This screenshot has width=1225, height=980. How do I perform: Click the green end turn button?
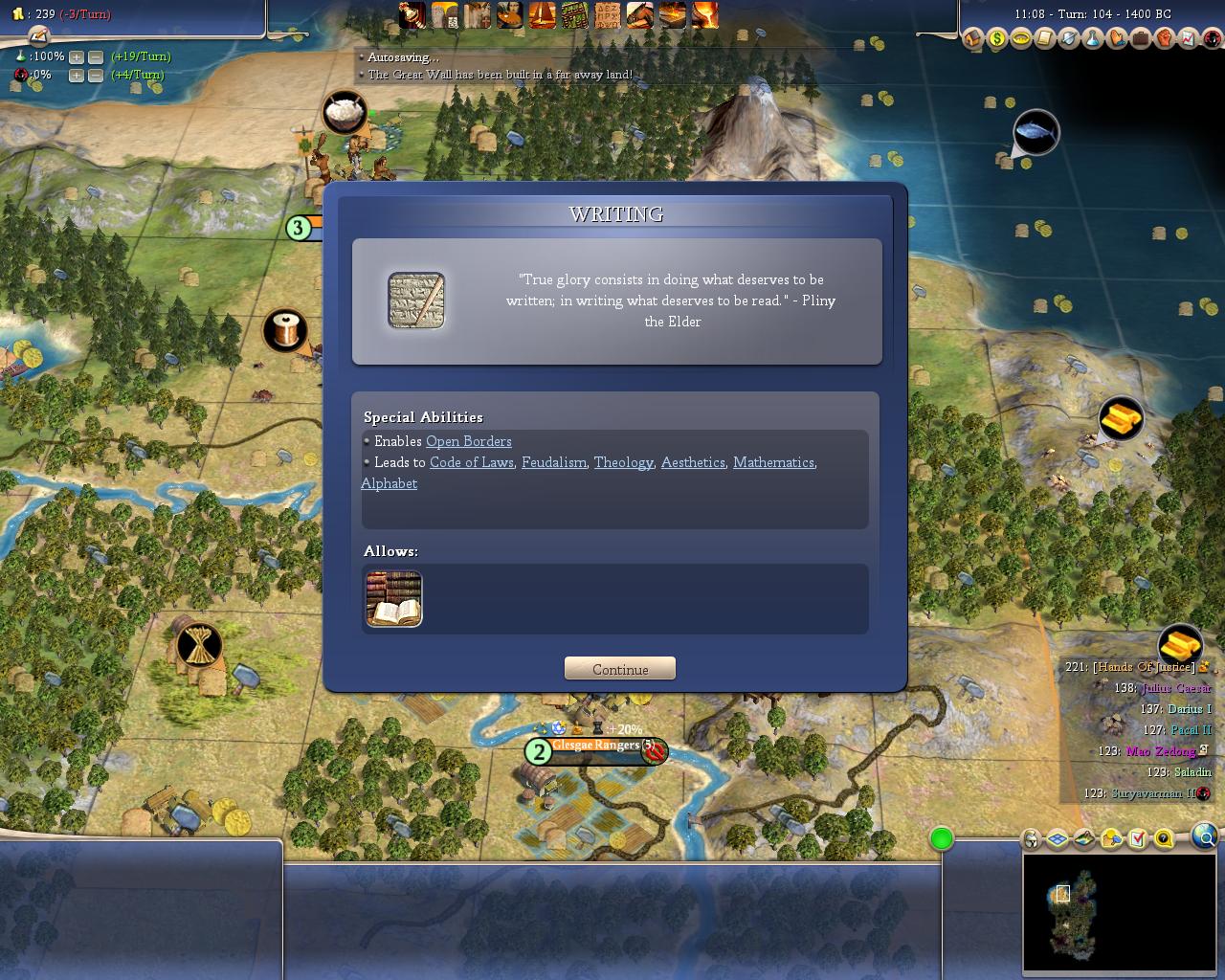pyautogui.click(x=942, y=839)
